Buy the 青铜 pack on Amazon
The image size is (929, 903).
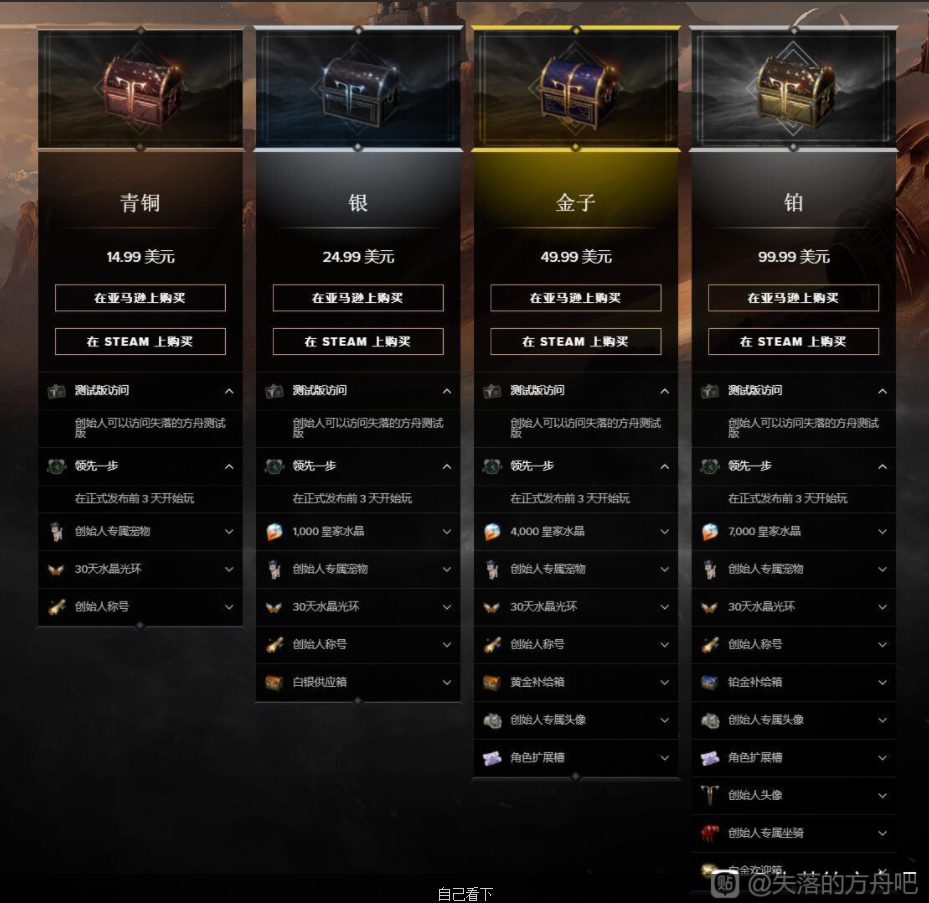point(140,298)
